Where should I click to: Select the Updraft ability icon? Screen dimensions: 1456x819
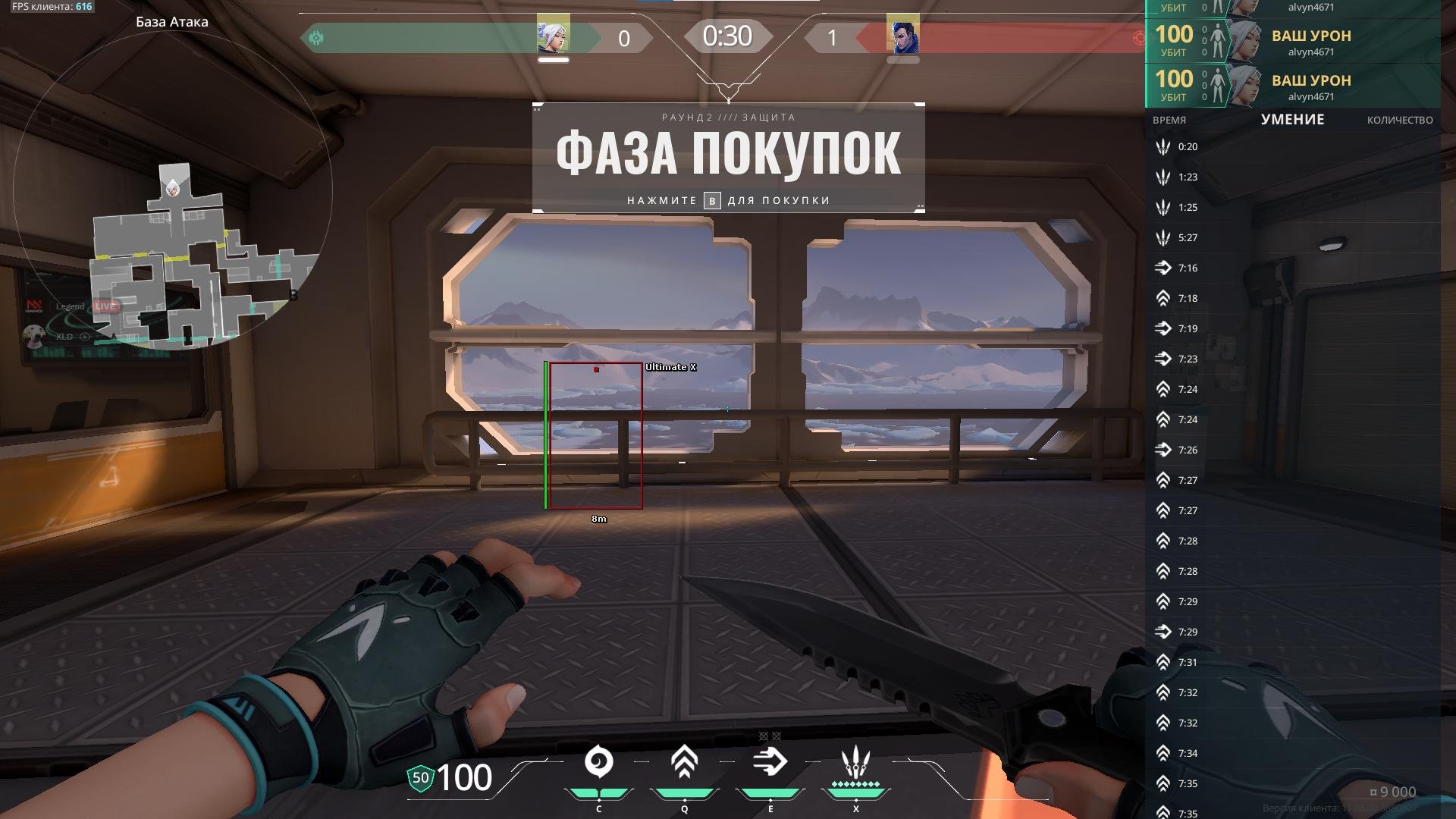point(684,762)
